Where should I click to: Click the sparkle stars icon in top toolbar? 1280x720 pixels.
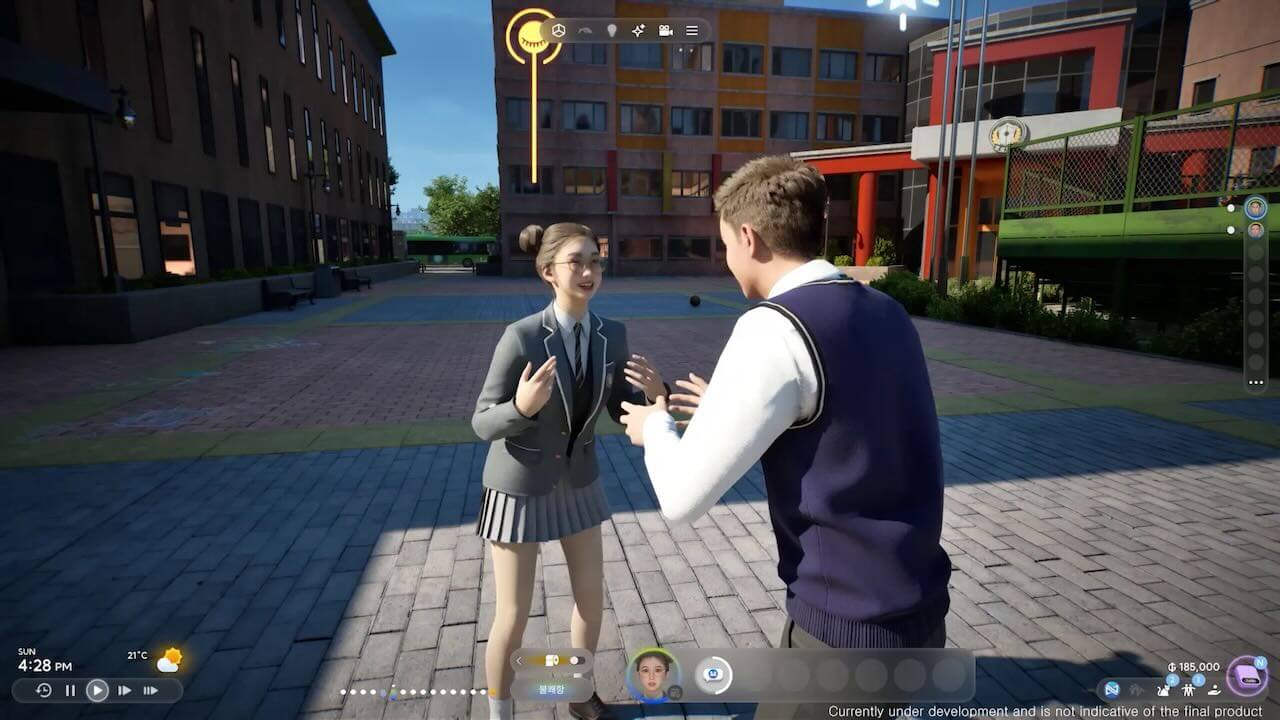(638, 31)
